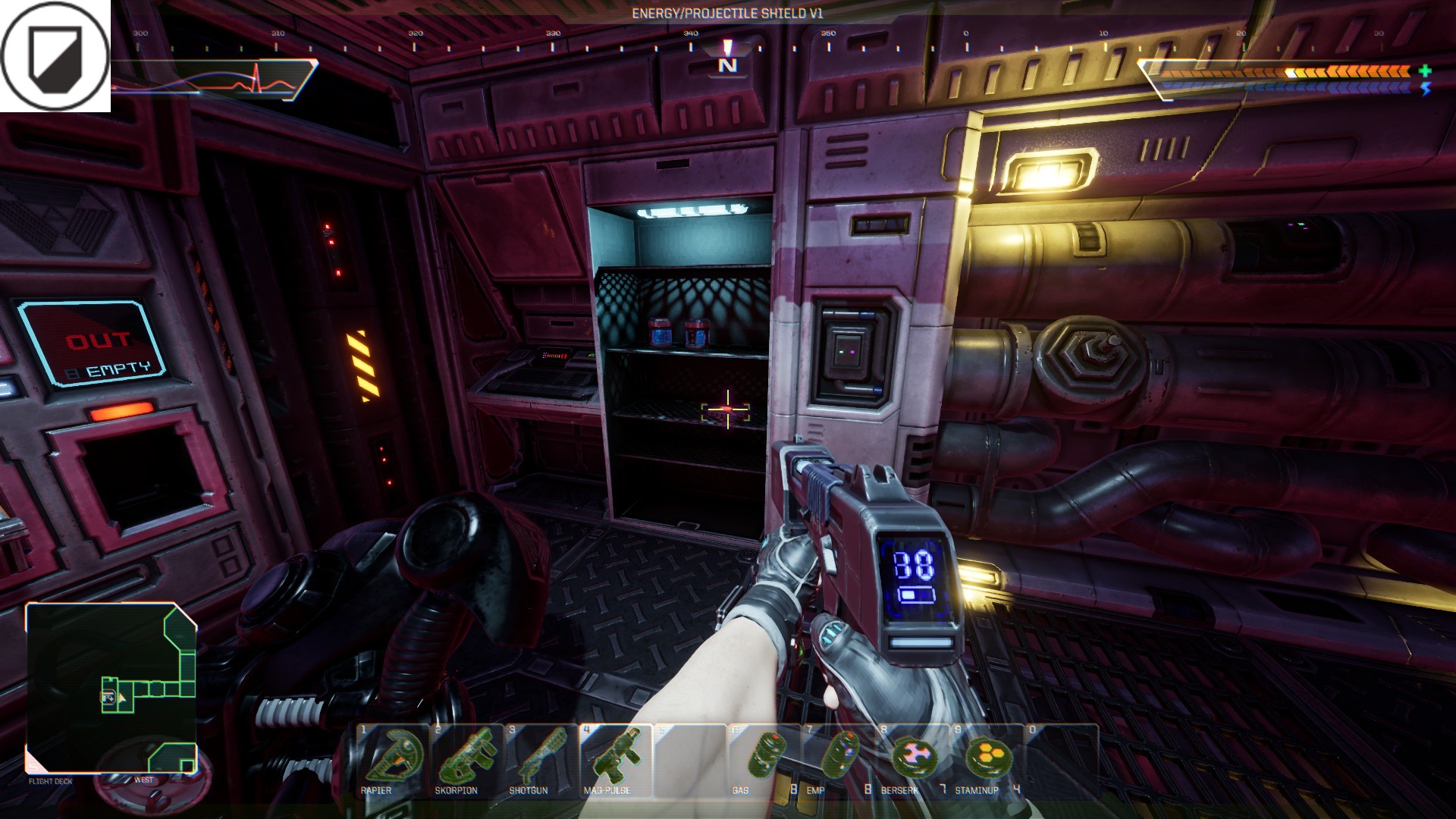Screen dimensions: 1456x819
Task: Pick the EMP grenade slot
Action: 837,759
